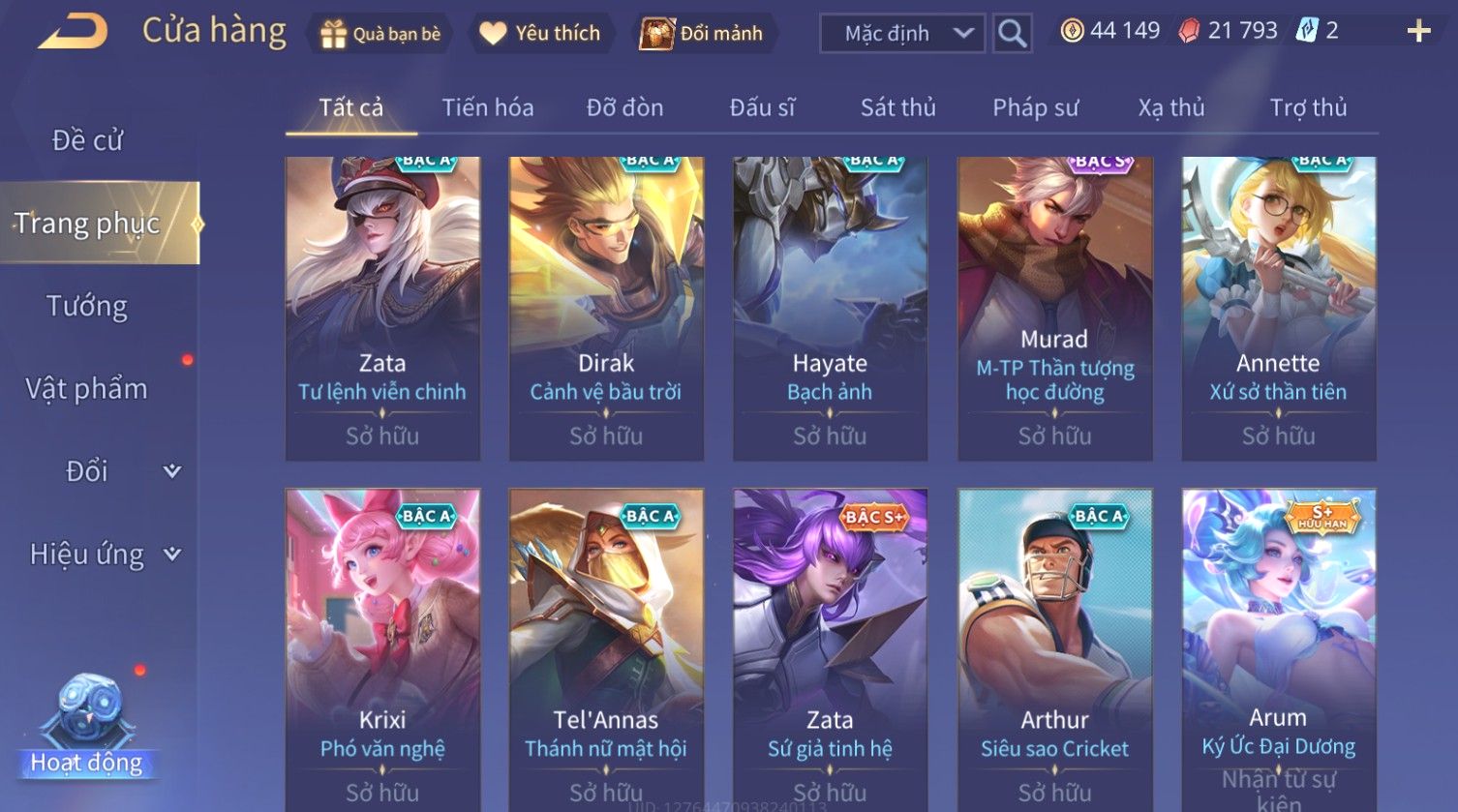Image resolution: width=1458 pixels, height=812 pixels.
Task: Select Murad M-TP Thần tượng học đường skin
Action: tap(1054, 308)
